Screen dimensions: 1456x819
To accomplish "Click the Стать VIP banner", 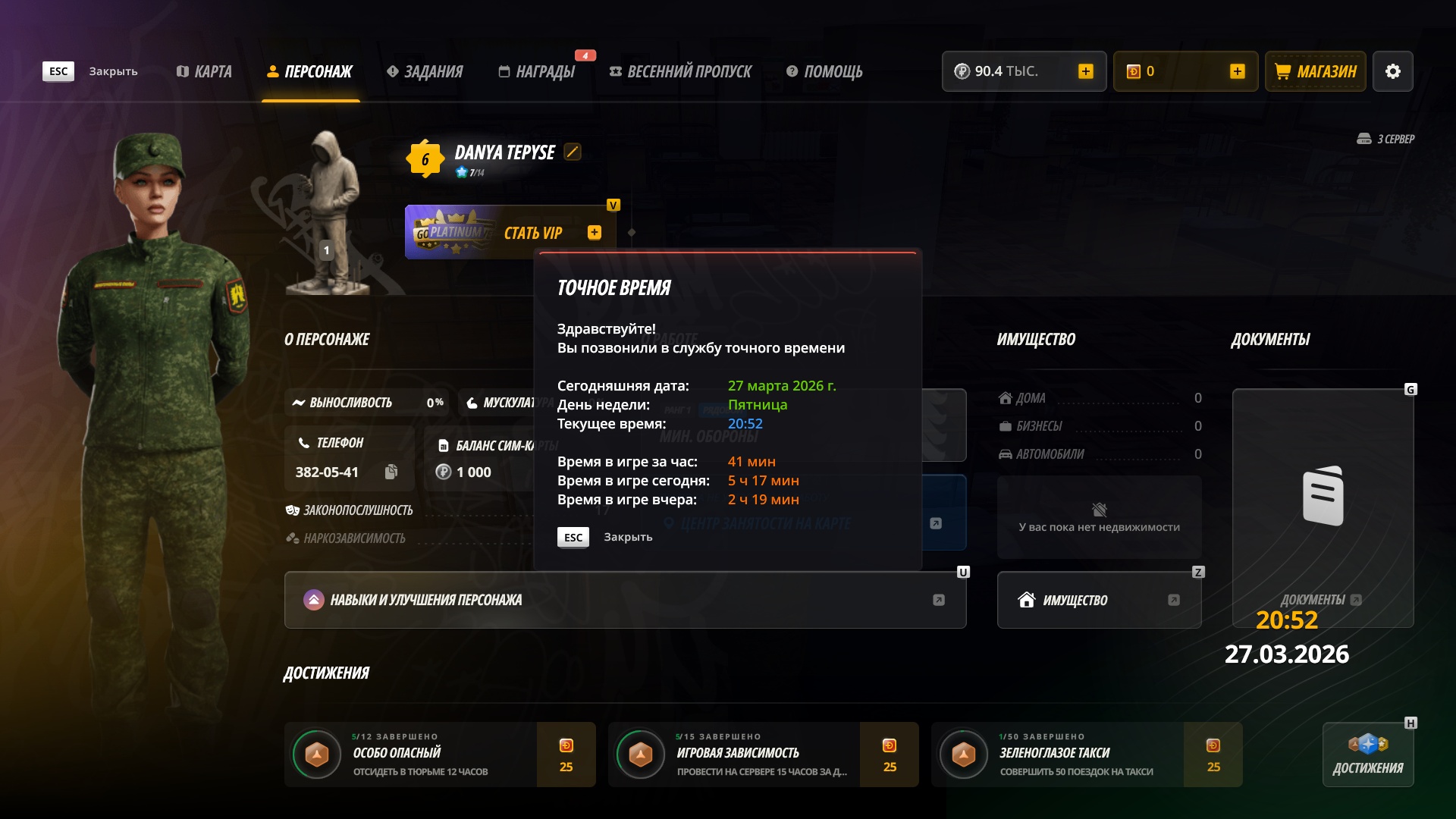I will [x=508, y=233].
